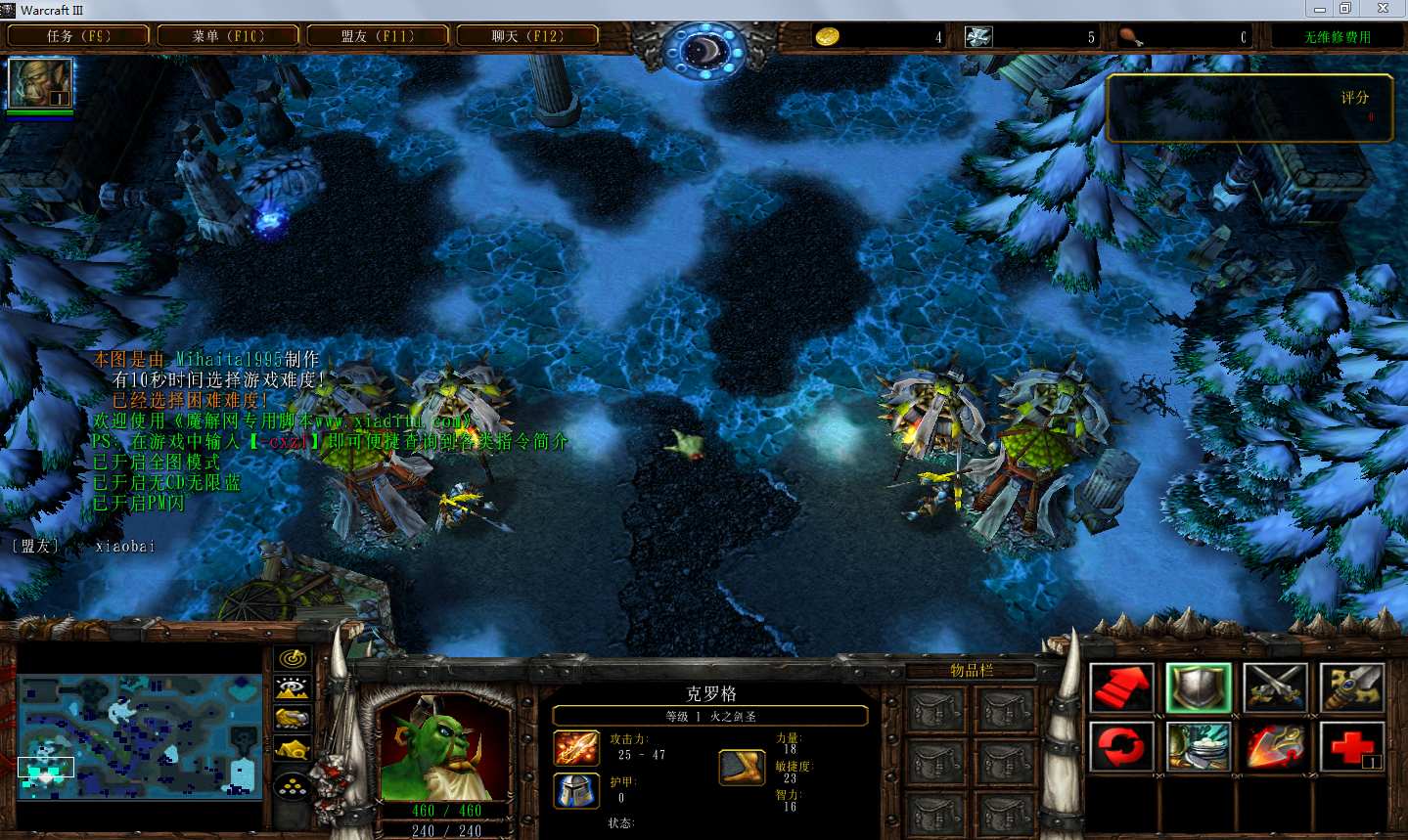This screenshot has width=1408, height=840.
Task: Select the sword hilt command icon
Action: pos(1352,686)
